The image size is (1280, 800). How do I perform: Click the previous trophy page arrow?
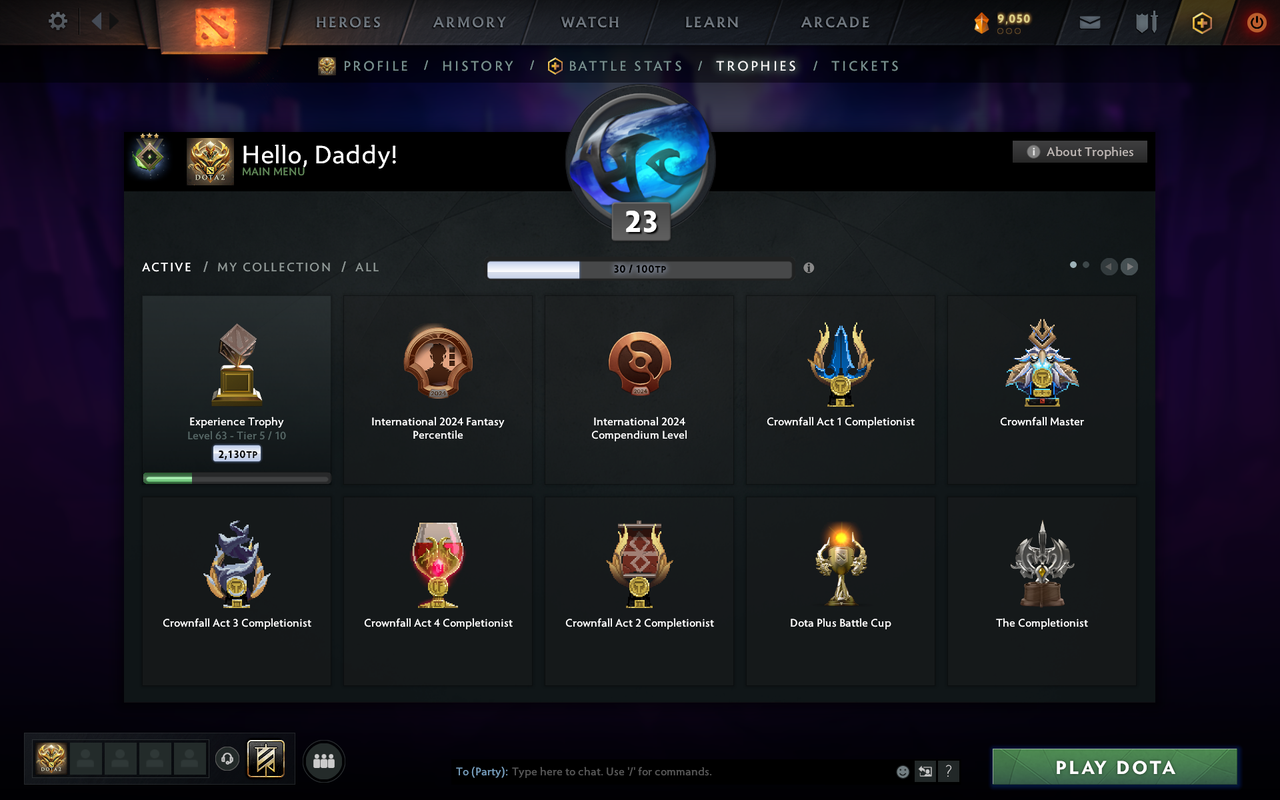pyautogui.click(x=1108, y=266)
